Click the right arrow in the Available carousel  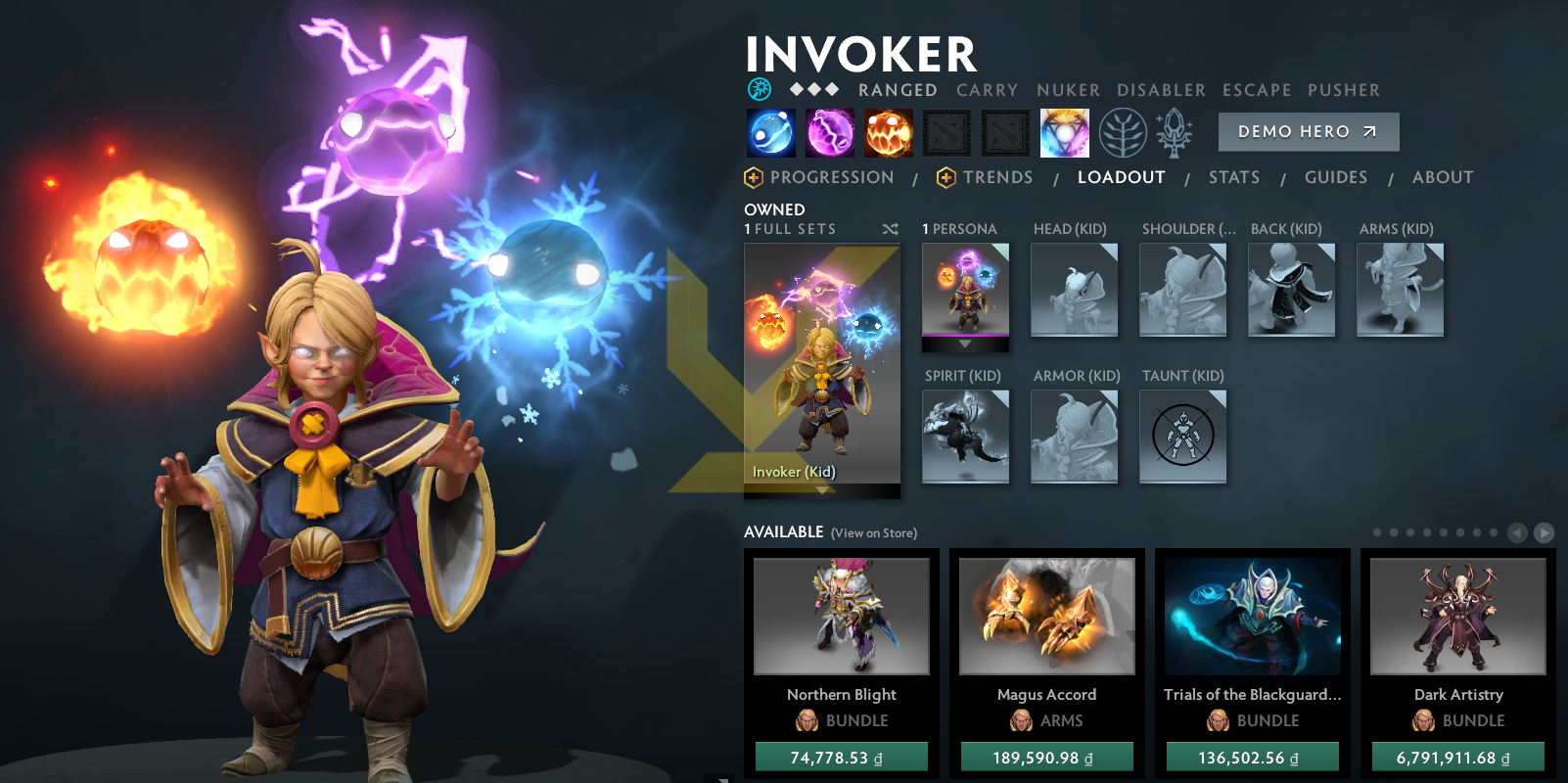click(1545, 532)
